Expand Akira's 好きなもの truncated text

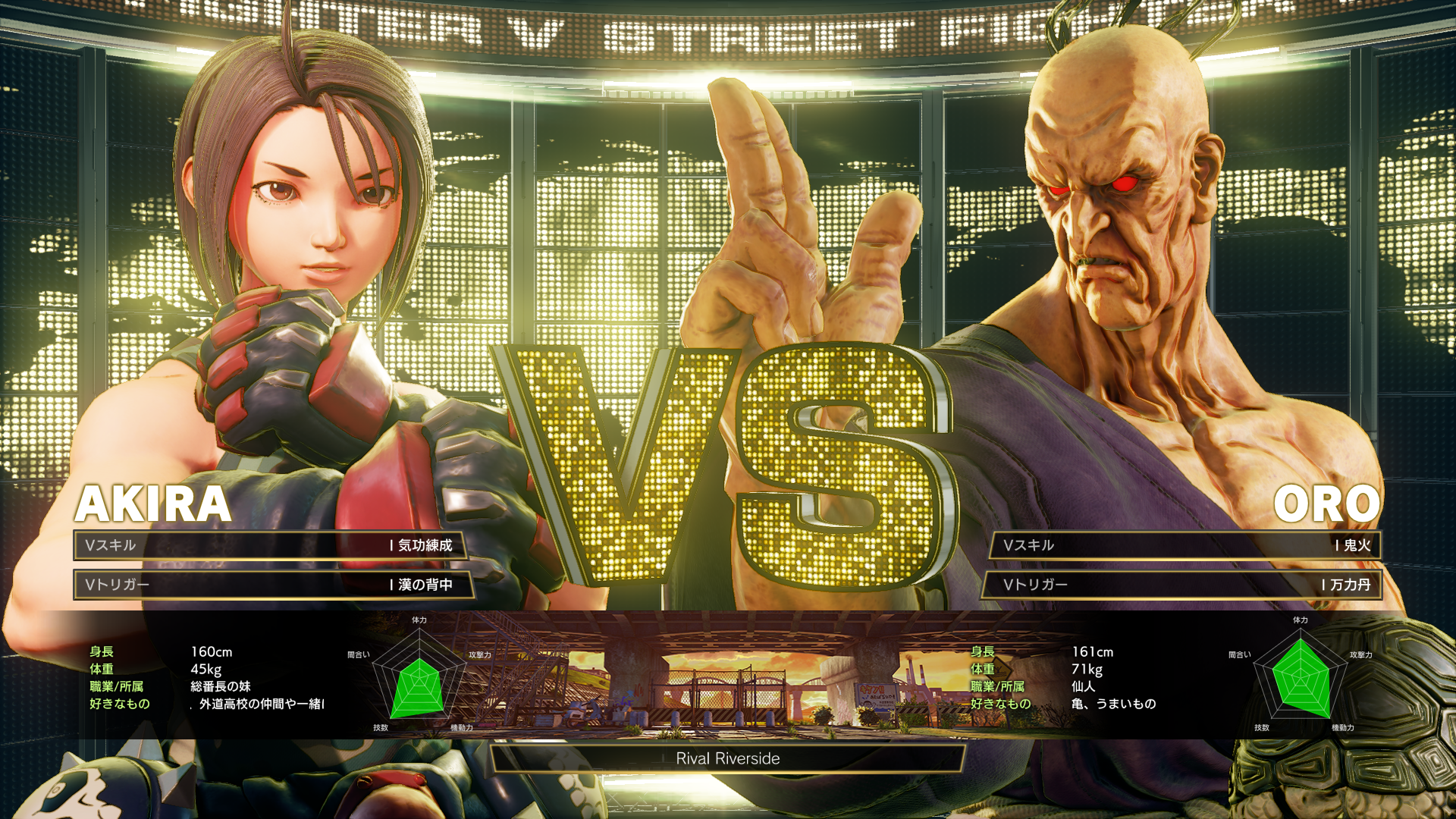pos(258,704)
